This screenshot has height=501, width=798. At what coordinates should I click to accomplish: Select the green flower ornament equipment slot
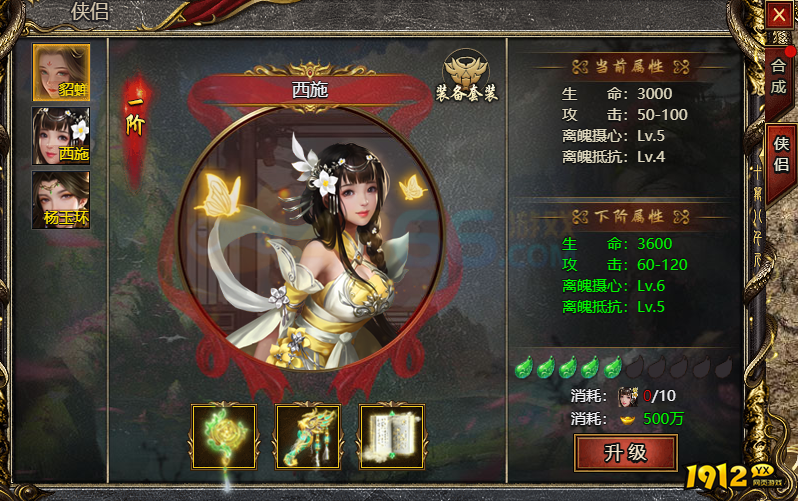point(224,437)
